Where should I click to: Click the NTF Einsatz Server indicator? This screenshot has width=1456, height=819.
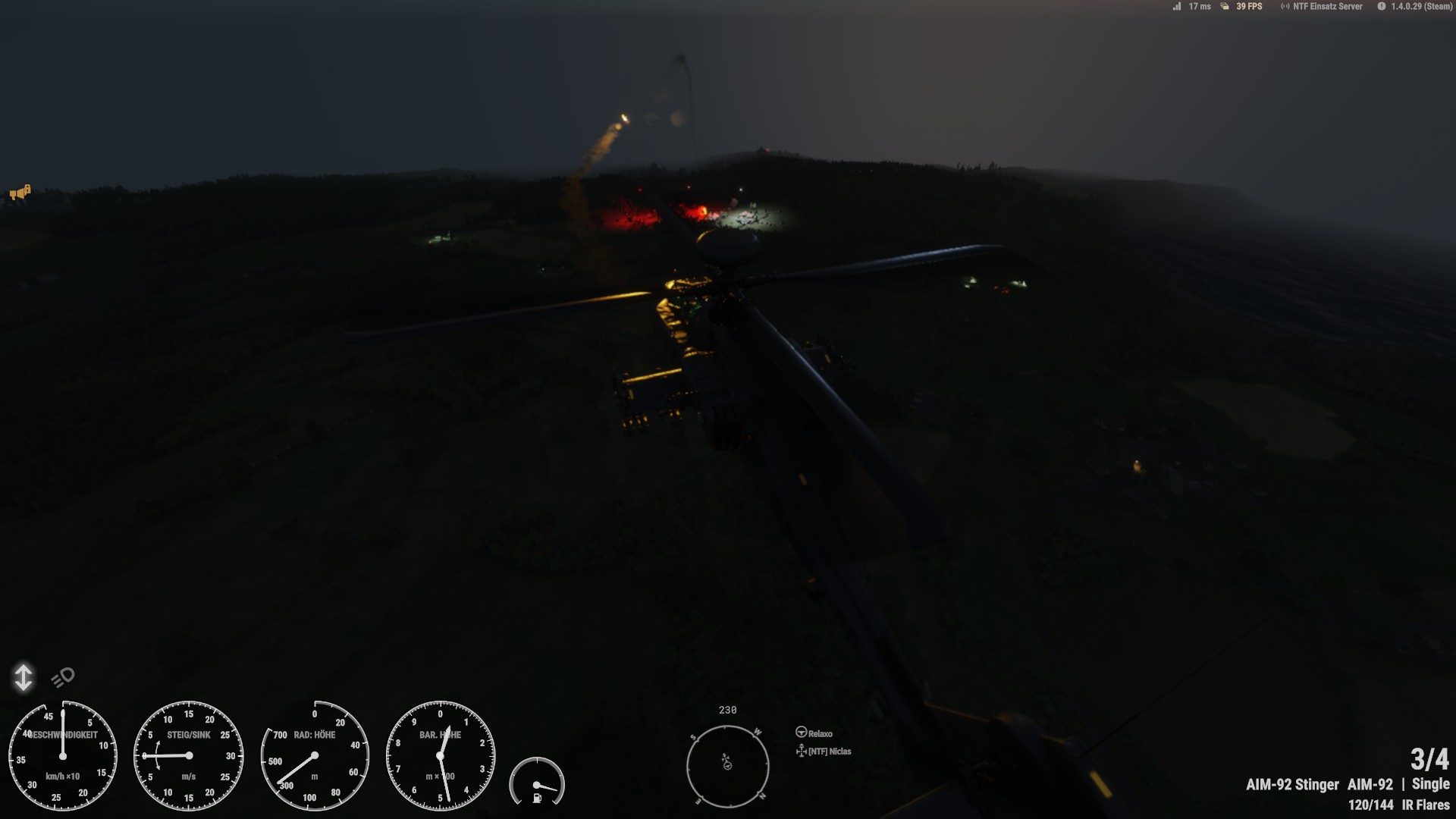point(1322,7)
